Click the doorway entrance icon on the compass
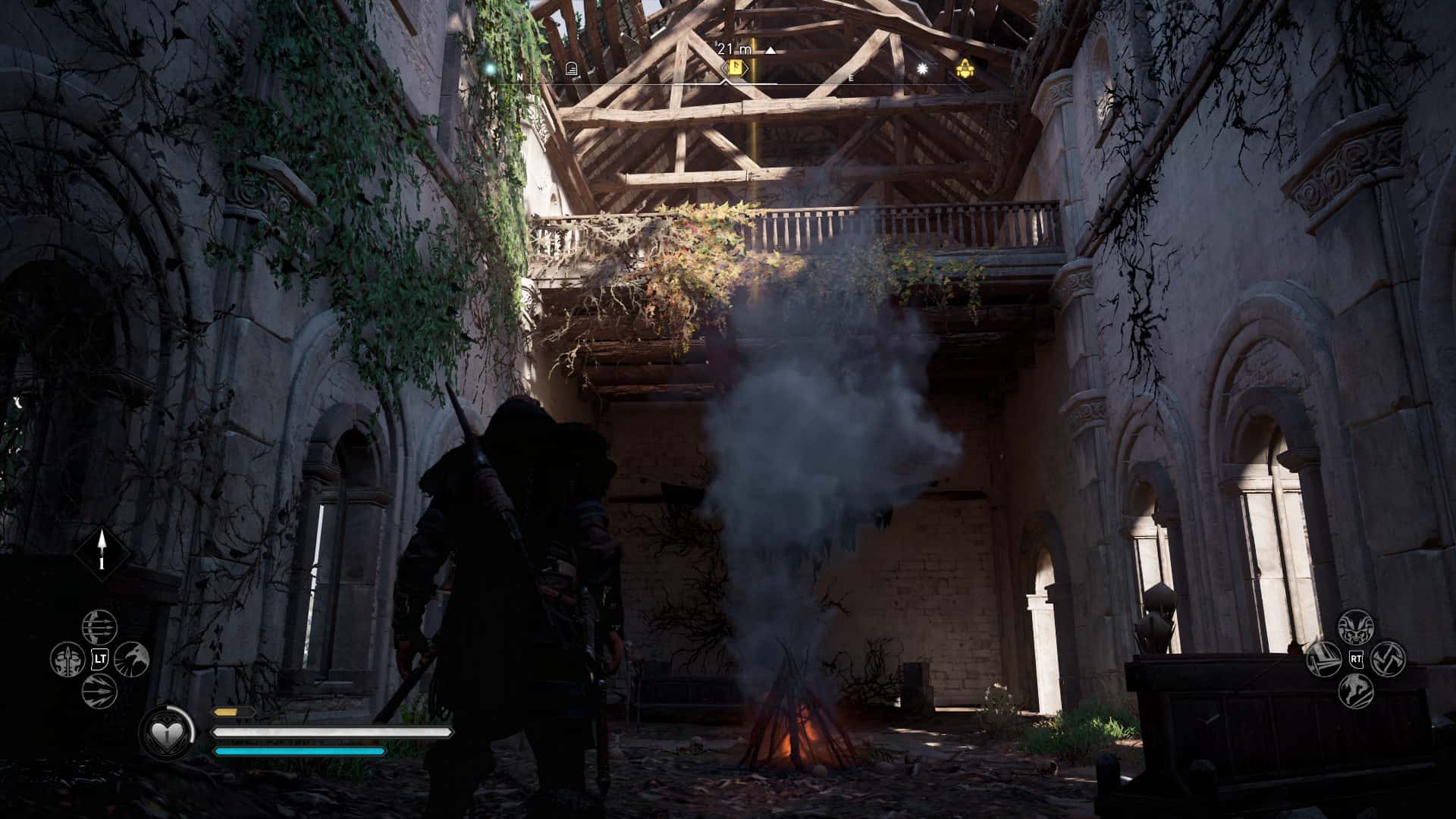Image resolution: width=1456 pixels, height=819 pixels. point(571,67)
